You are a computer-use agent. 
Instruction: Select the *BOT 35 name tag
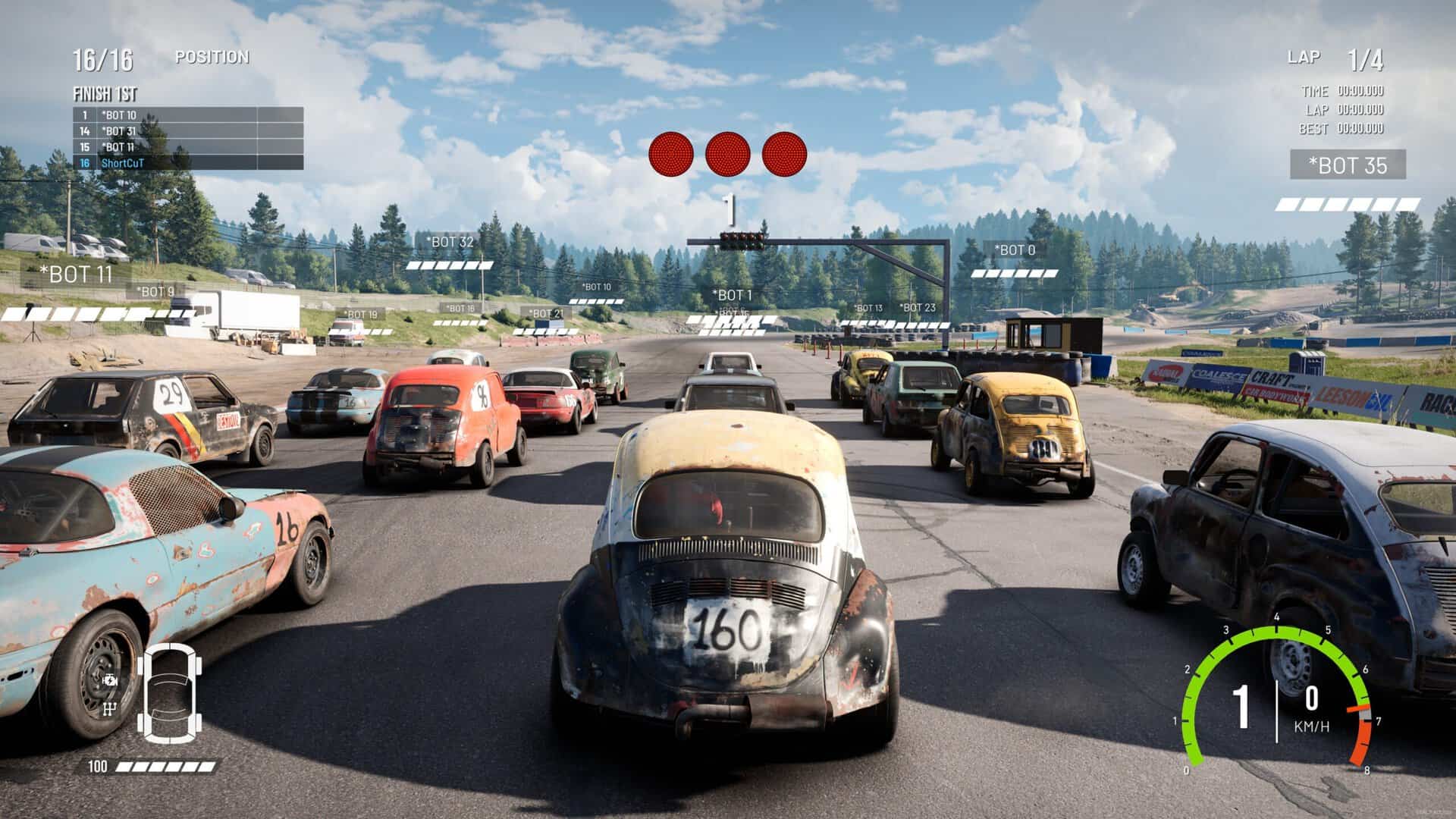(1348, 165)
